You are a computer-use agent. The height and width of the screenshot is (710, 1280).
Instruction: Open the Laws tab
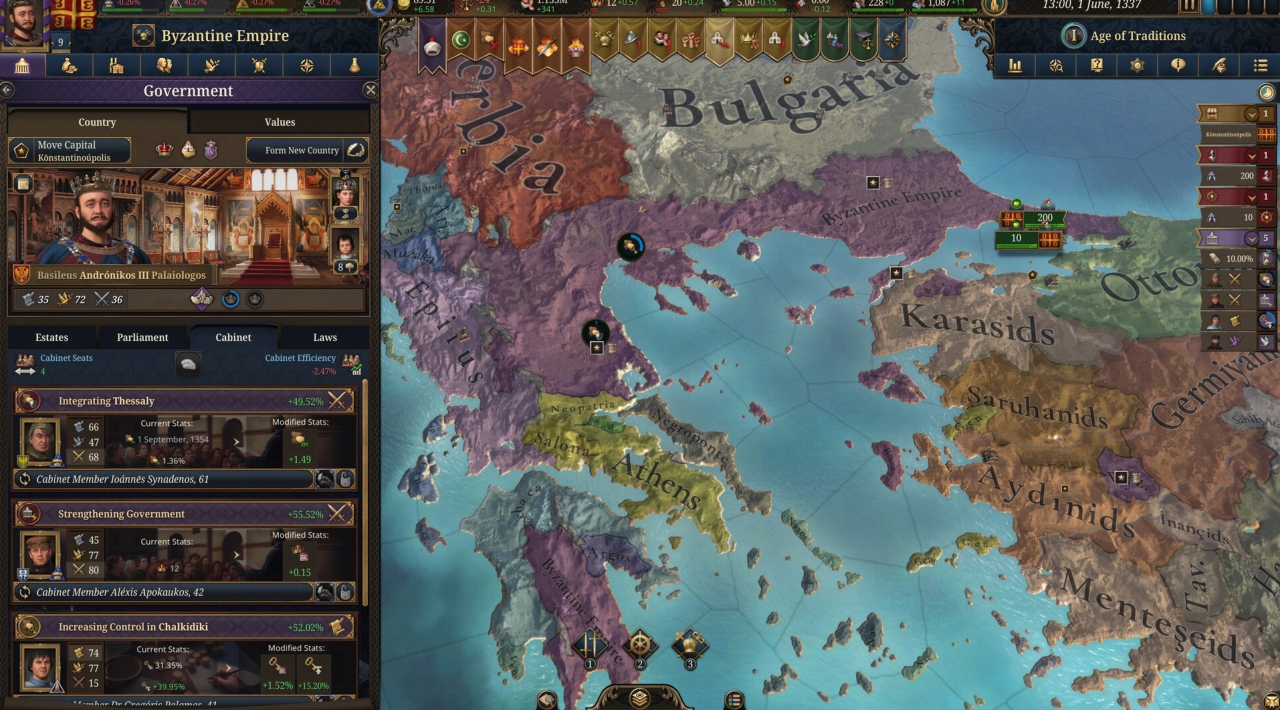[x=324, y=337]
